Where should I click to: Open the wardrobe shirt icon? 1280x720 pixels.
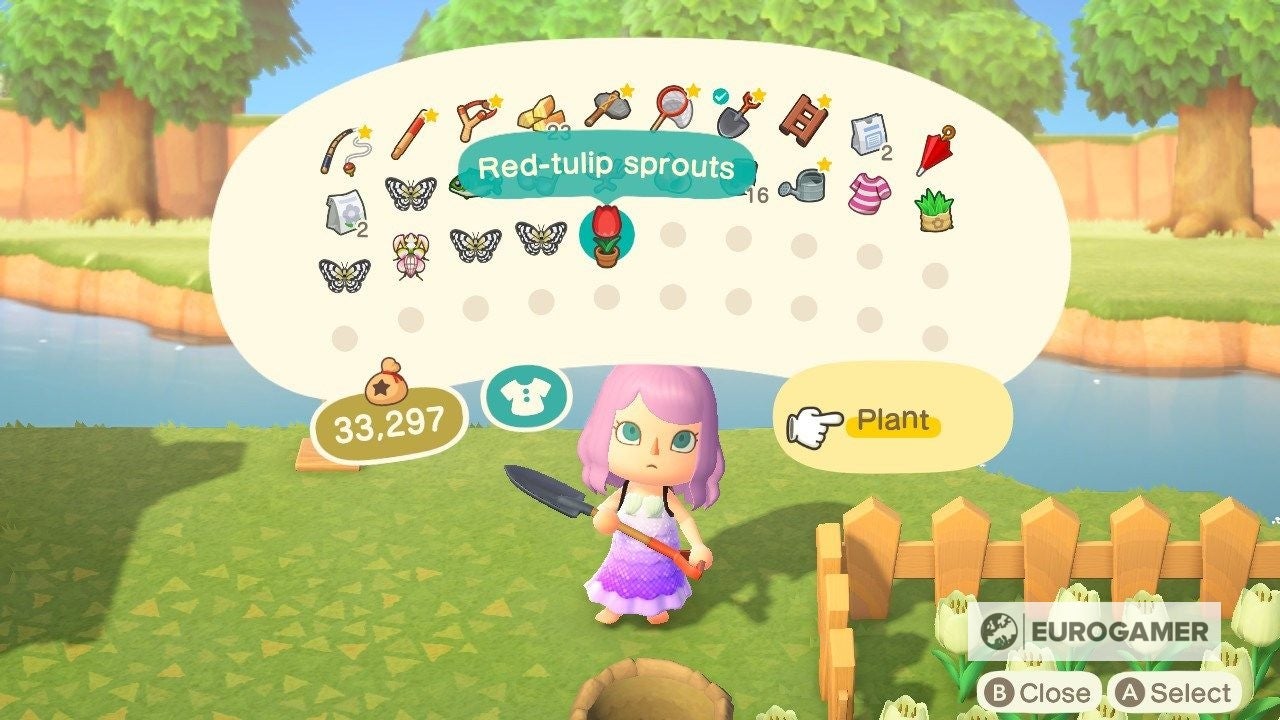point(527,396)
